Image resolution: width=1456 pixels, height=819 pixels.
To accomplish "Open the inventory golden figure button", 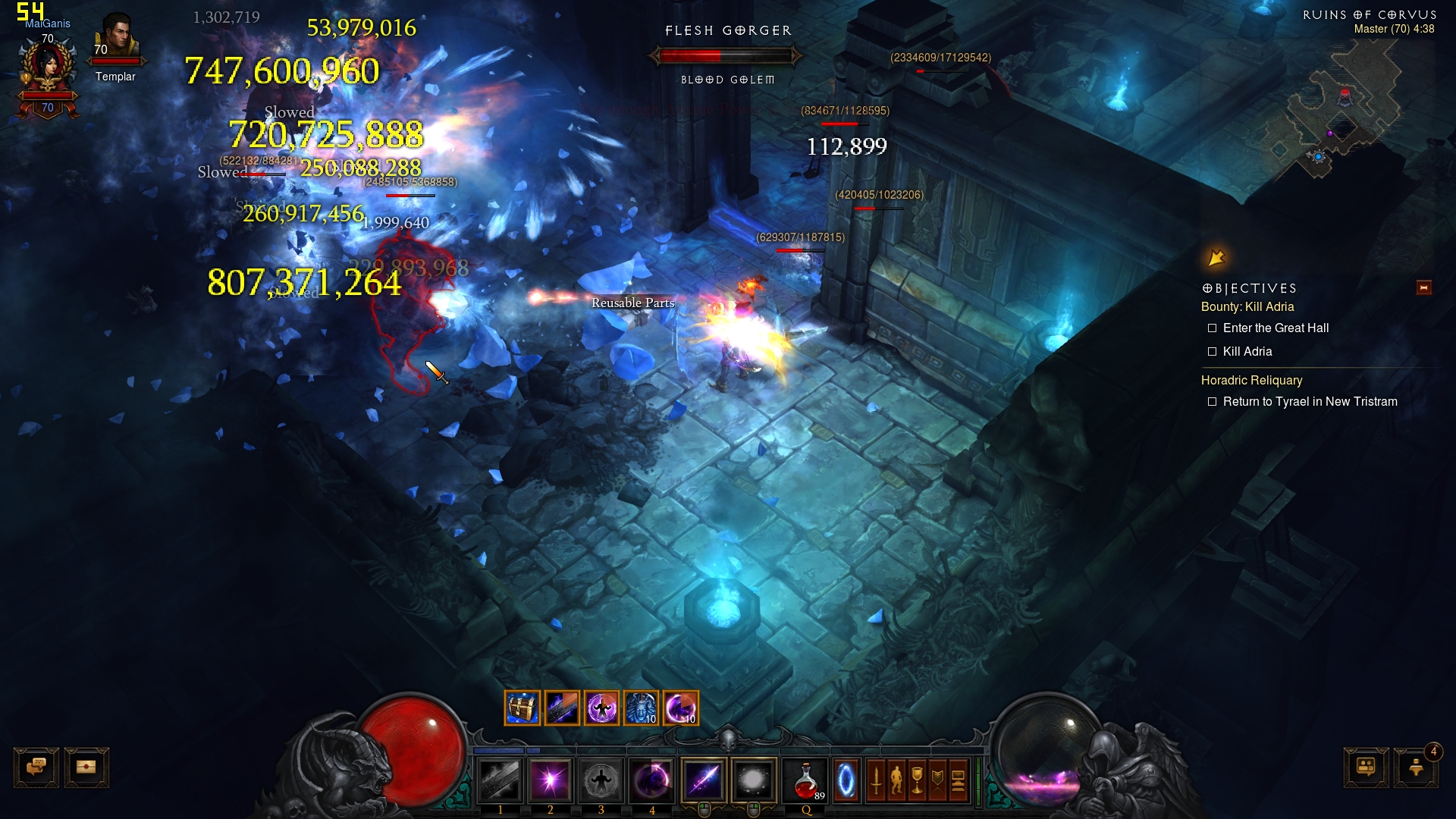I will (x=896, y=780).
